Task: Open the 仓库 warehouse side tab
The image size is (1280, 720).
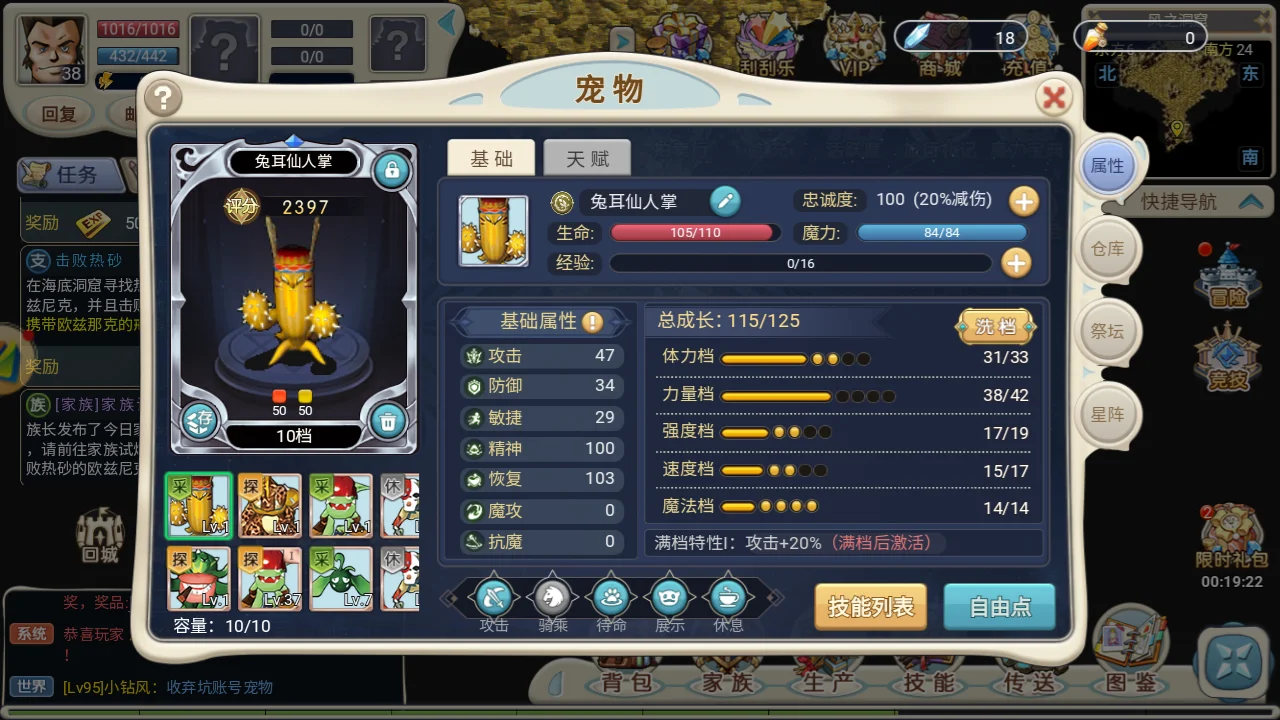Action: point(1107,249)
